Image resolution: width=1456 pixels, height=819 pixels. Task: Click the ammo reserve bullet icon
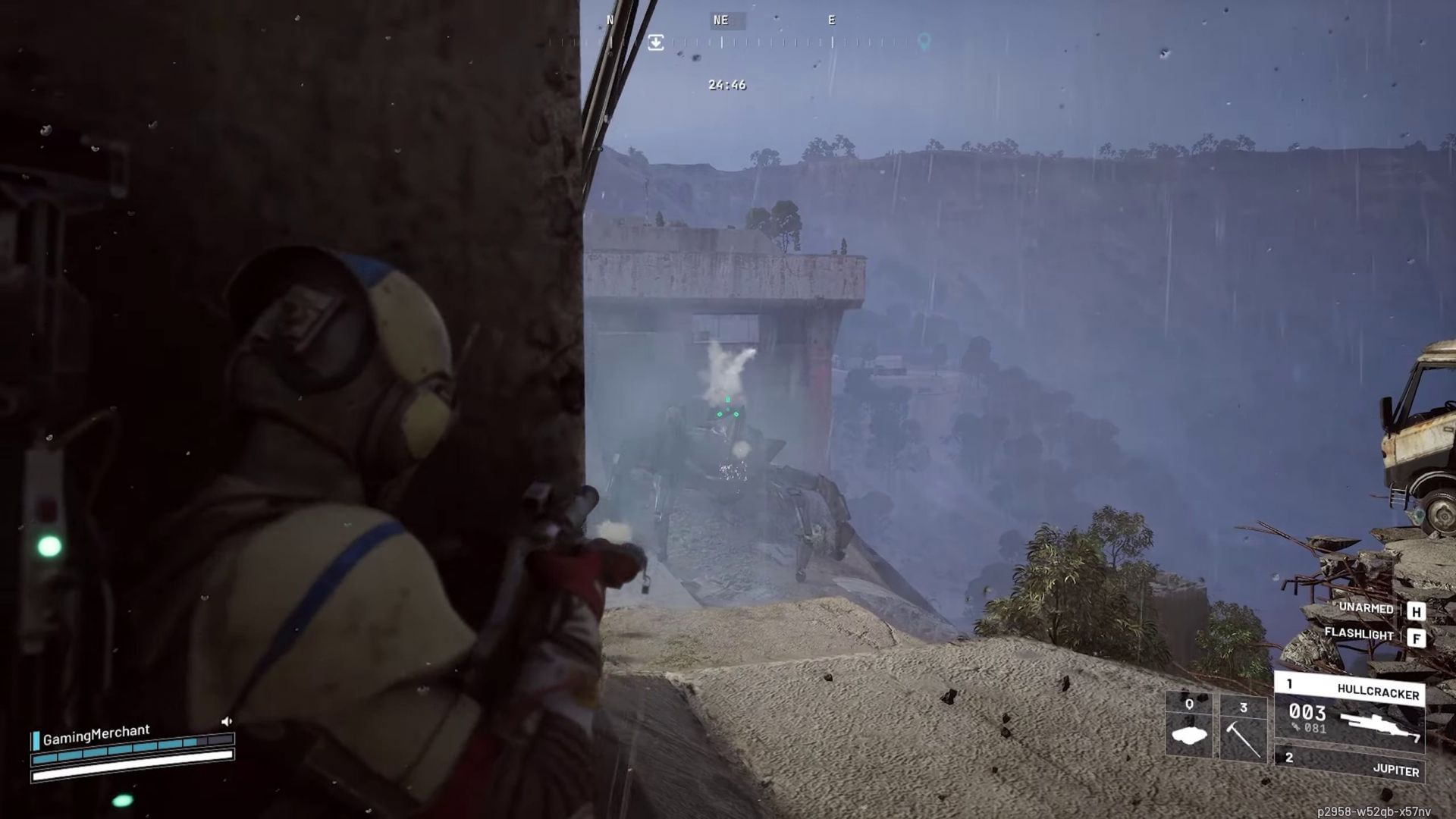[1296, 726]
